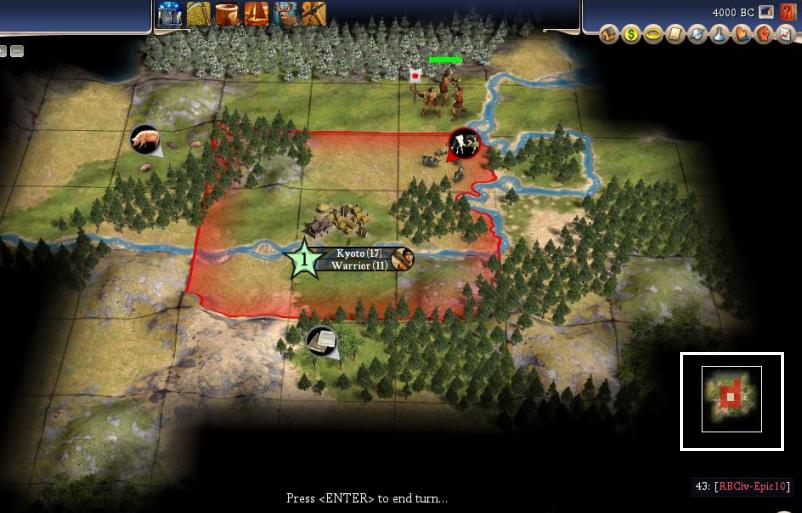802x513 pixels.
Task: Open the paper scroll advisor button
Action: (675, 35)
